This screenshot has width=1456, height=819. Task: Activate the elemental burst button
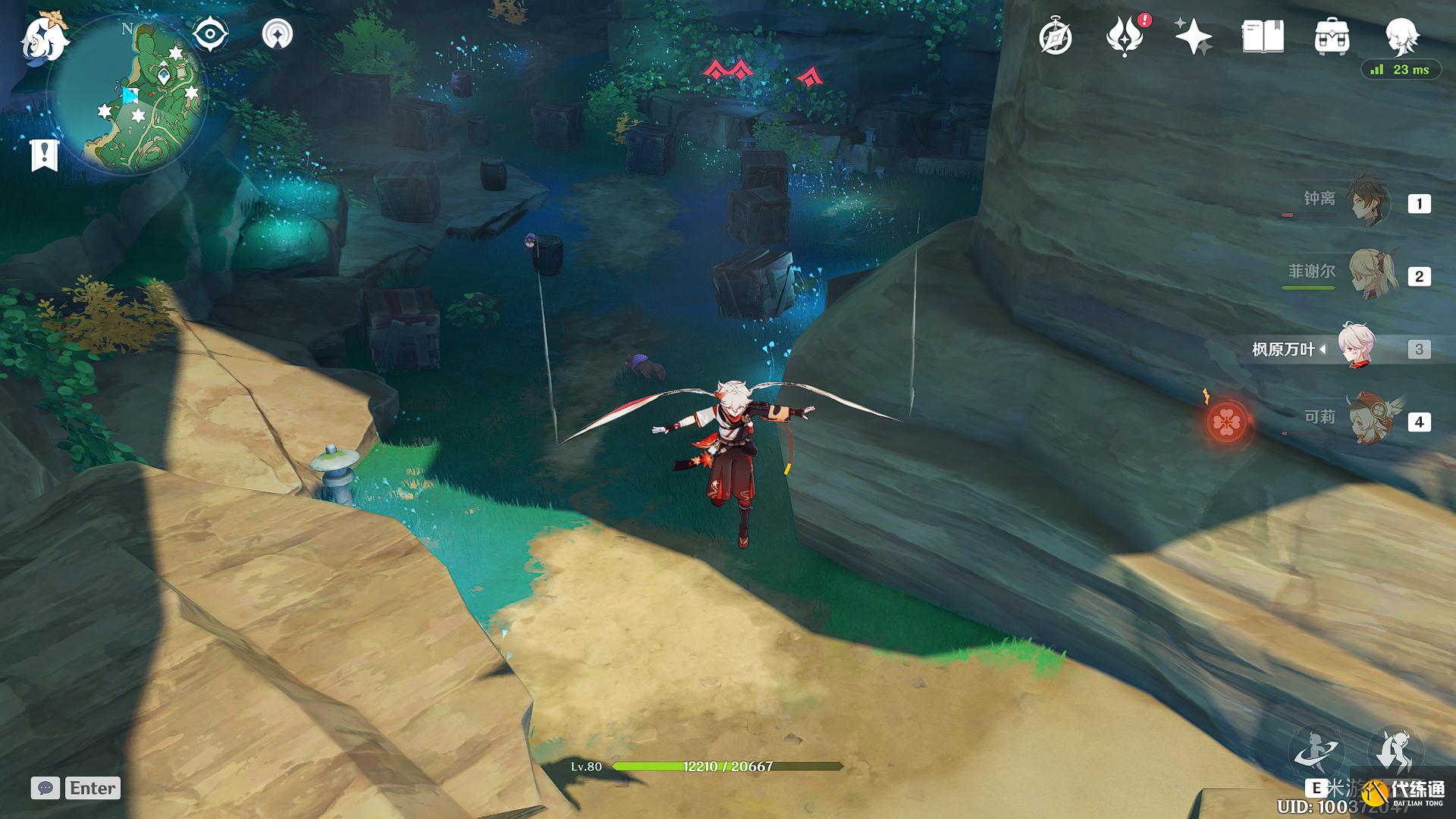[1397, 749]
